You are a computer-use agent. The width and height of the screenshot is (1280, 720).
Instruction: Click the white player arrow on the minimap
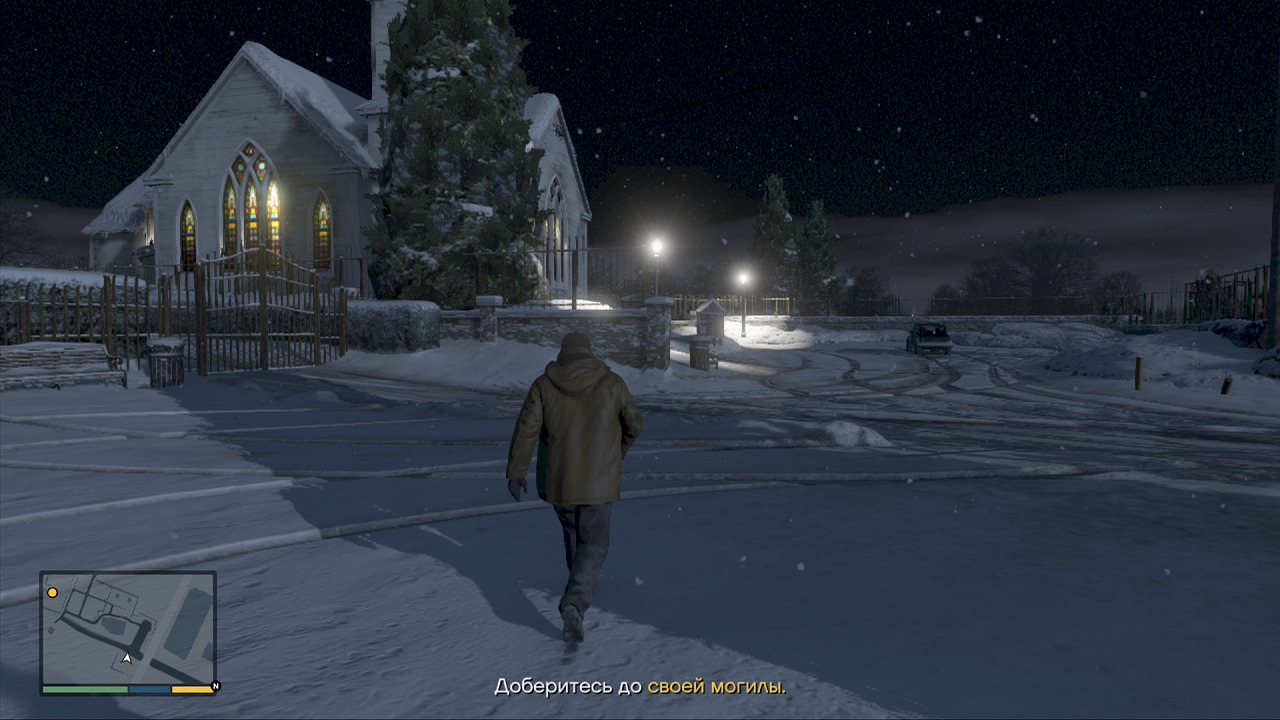127,657
